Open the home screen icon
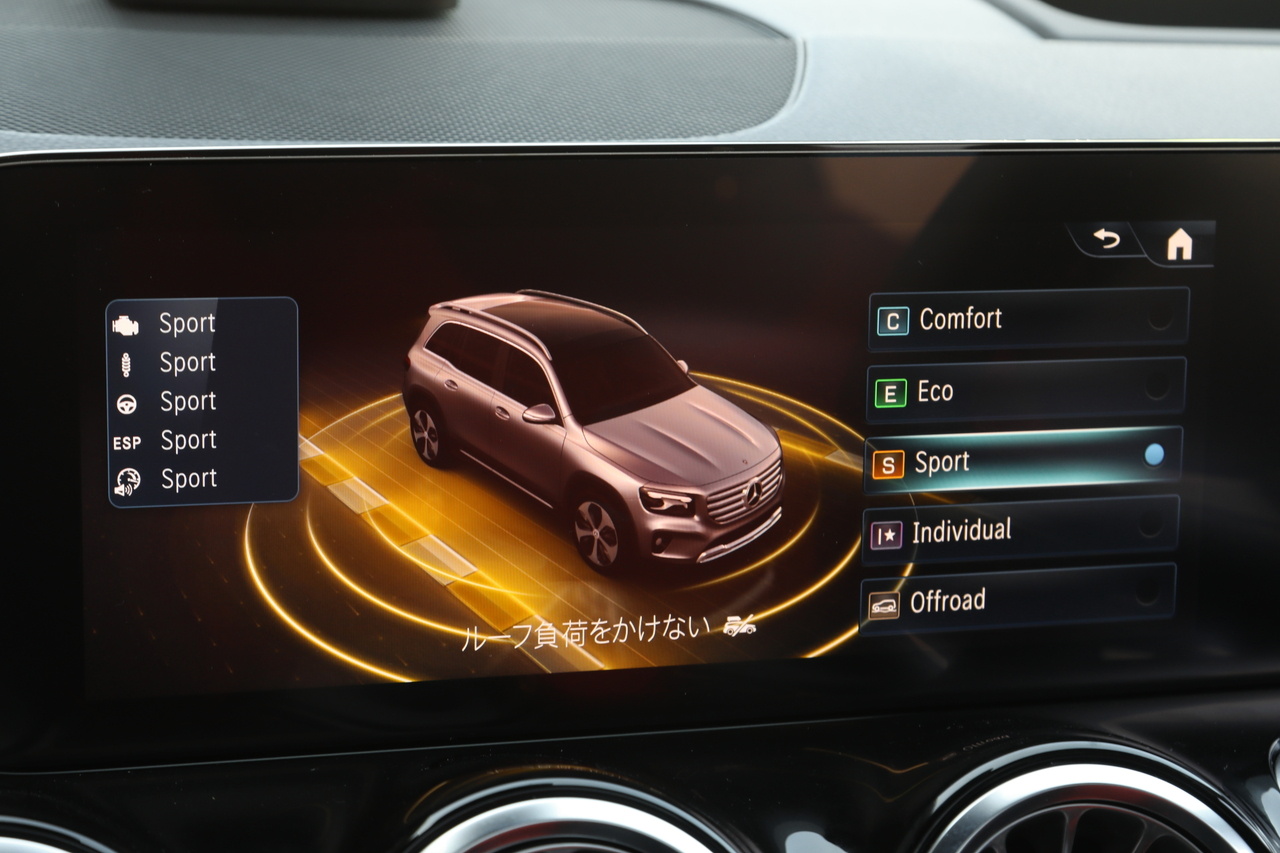Screen dimensions: 1280x853 [x=1180, y=243]
